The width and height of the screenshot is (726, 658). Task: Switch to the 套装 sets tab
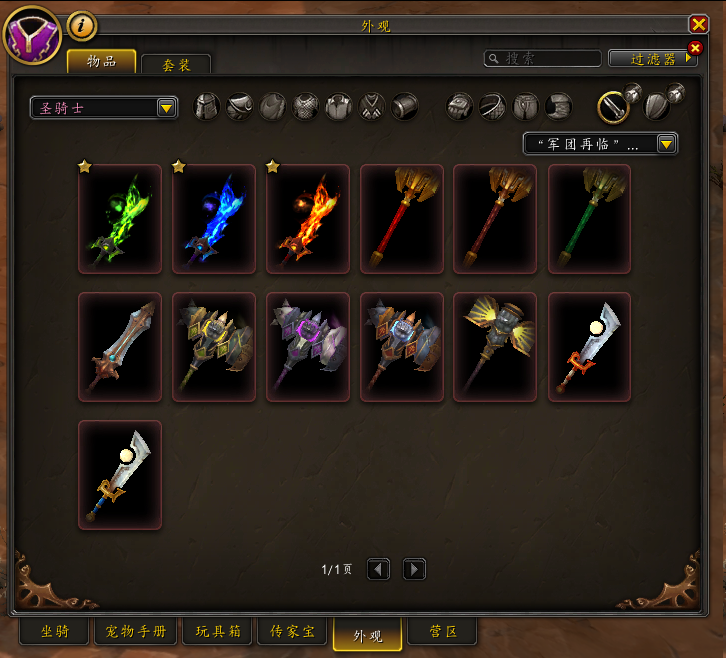[176, 64]
